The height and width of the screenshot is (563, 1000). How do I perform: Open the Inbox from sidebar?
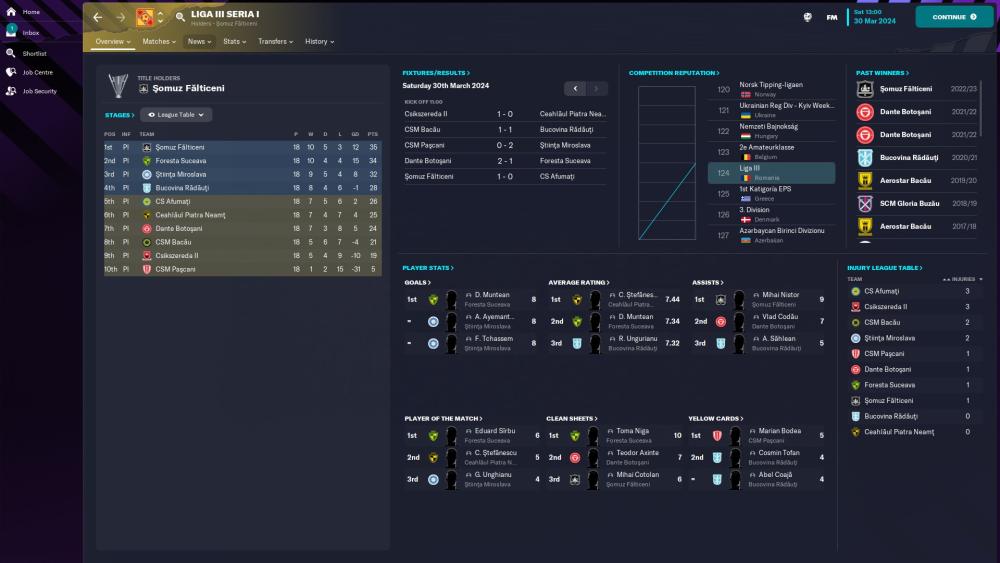pyautogui.click(x=30, y=33)
